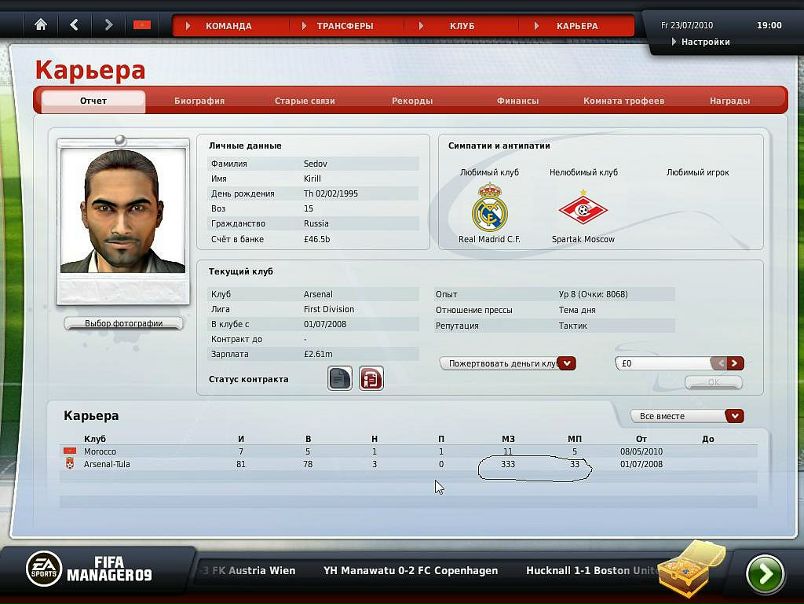Image resolution: width=804 pixels, height=604 pixels.
Task: Continue with the green arrow button
Action: [x=765, y=573]
